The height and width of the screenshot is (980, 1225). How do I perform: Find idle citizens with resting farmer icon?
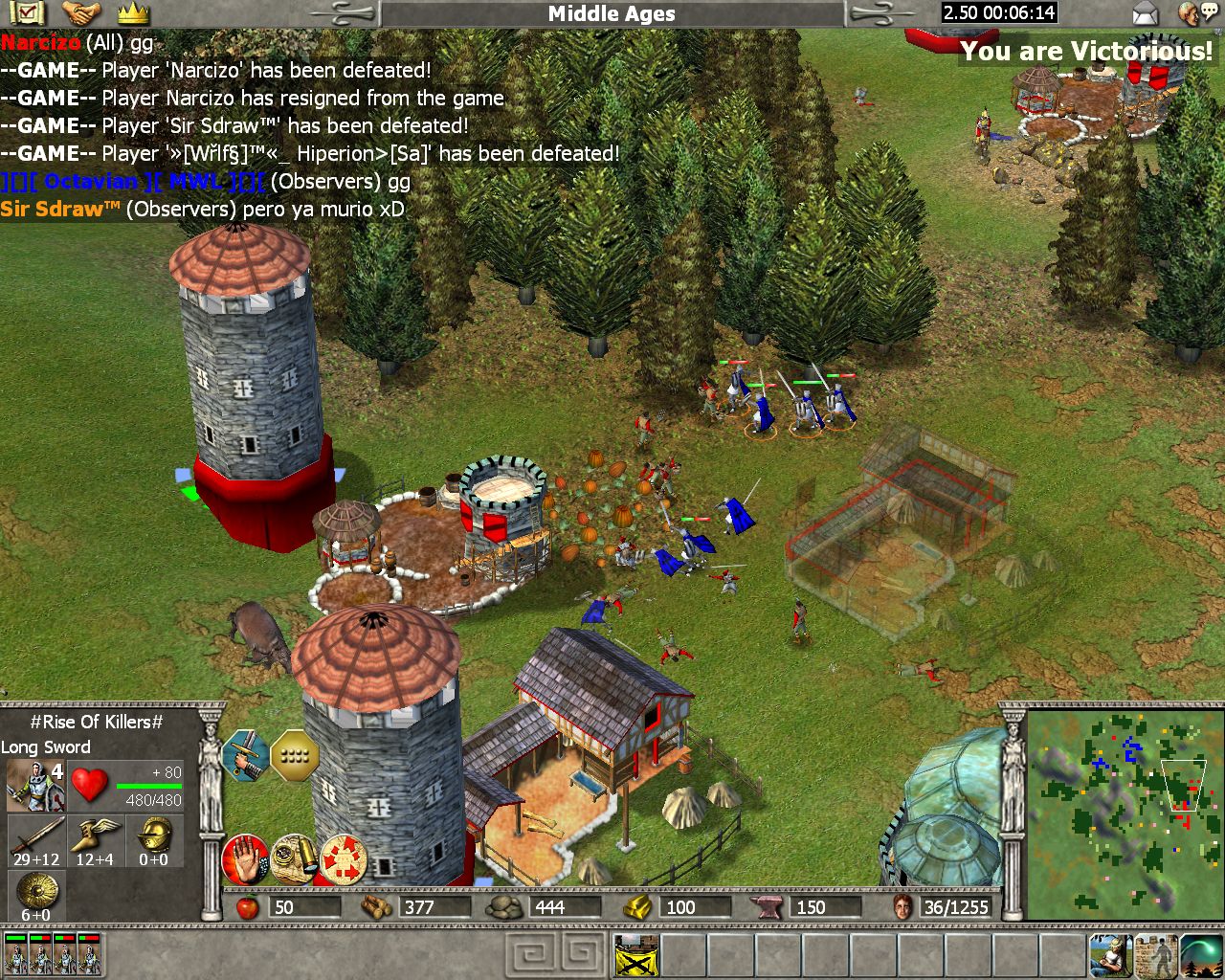point(1110,955)
